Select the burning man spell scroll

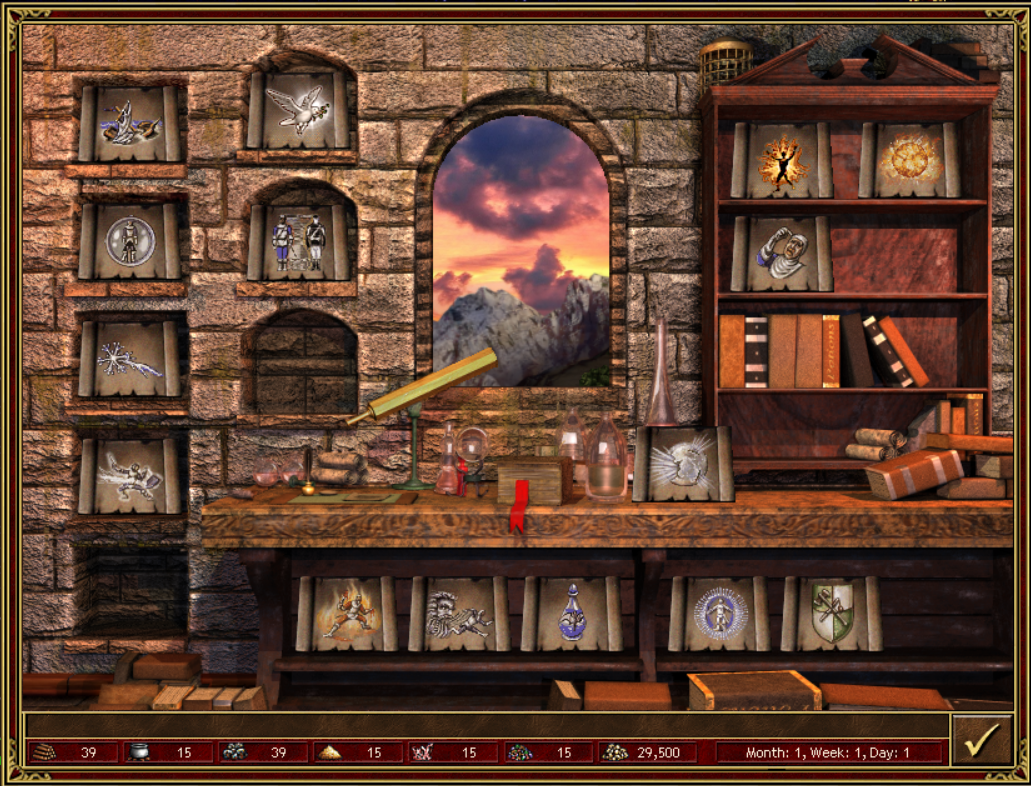coord(781,160)
